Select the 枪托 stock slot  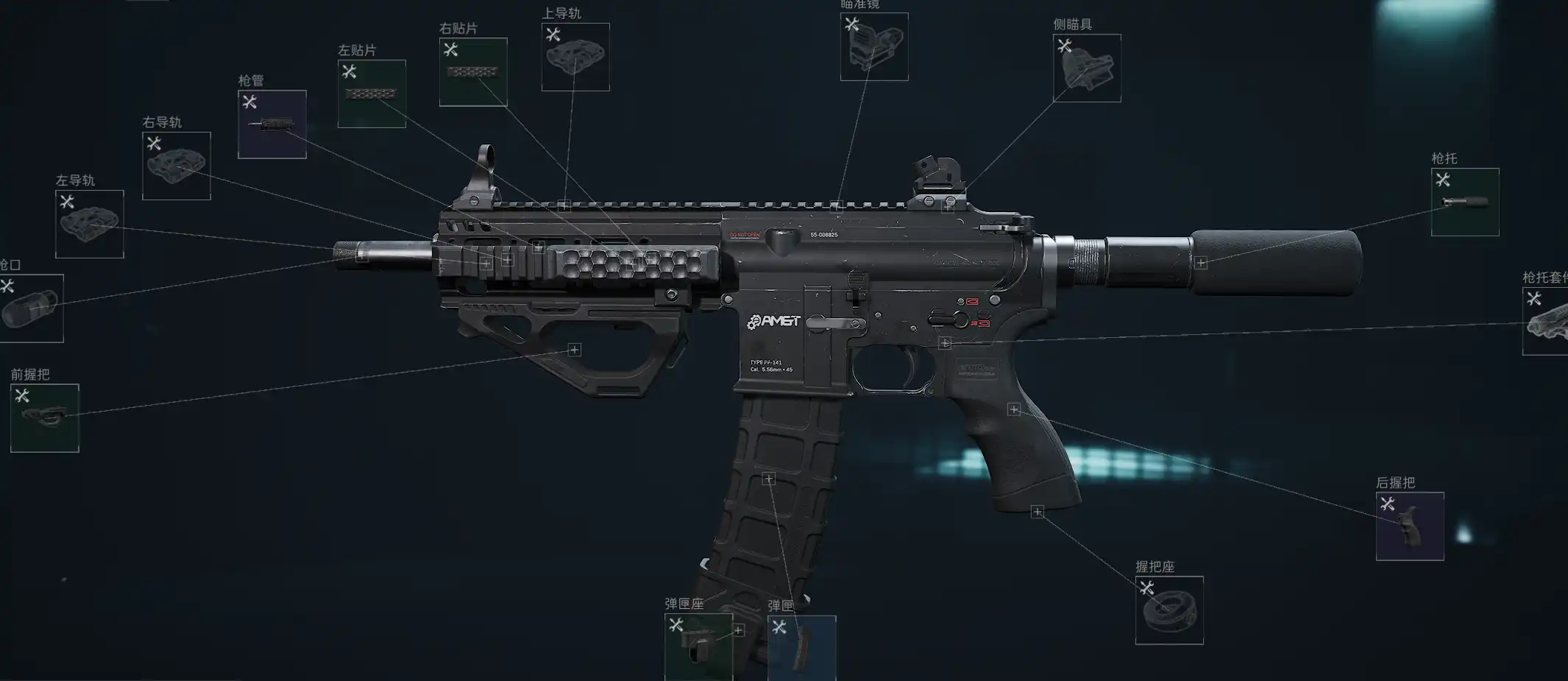(1465, 202)
